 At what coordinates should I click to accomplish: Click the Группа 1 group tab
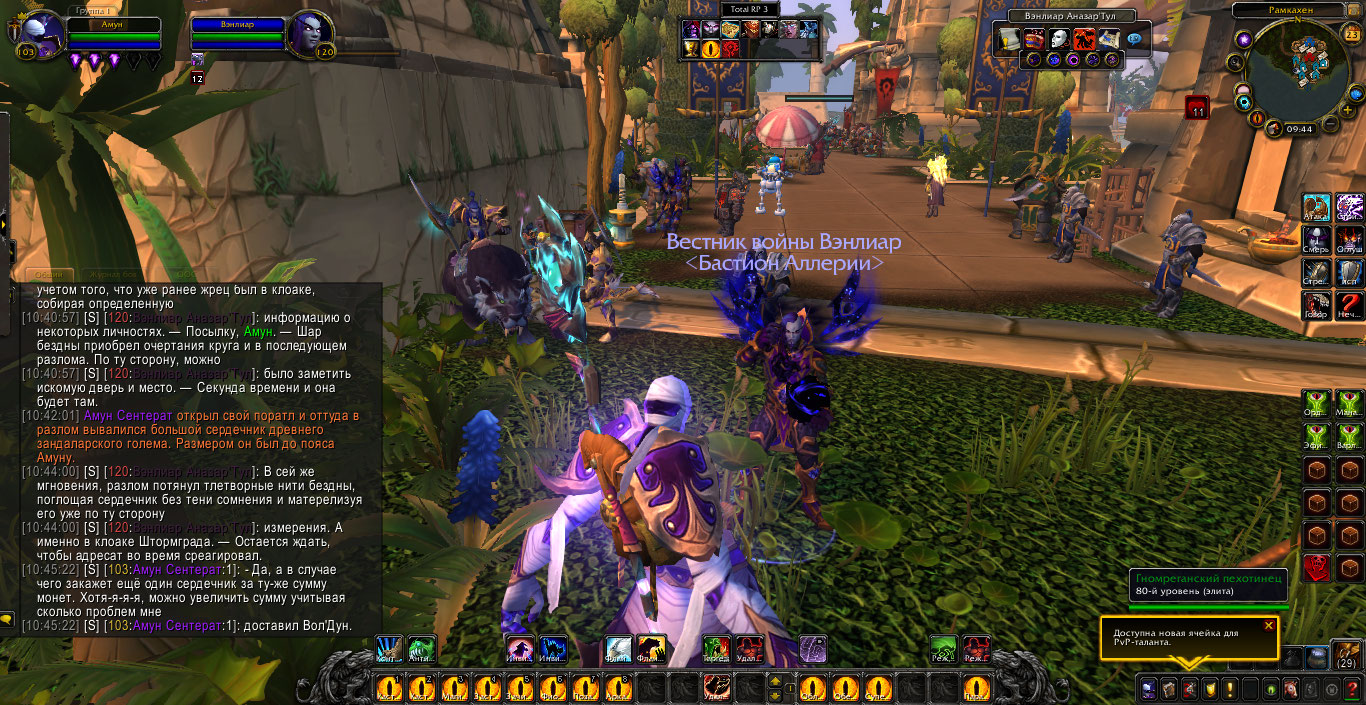tap(94, 9)
